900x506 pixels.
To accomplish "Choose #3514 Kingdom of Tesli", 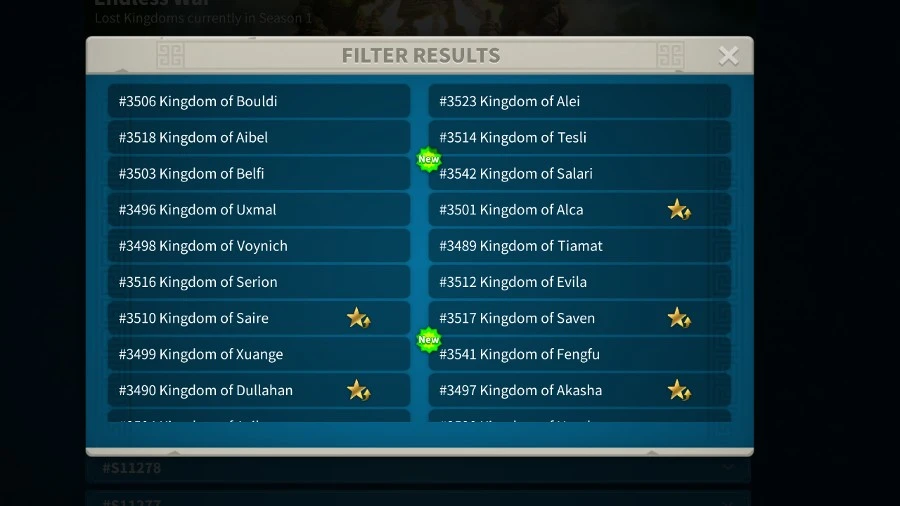I will tap(580, 137).
